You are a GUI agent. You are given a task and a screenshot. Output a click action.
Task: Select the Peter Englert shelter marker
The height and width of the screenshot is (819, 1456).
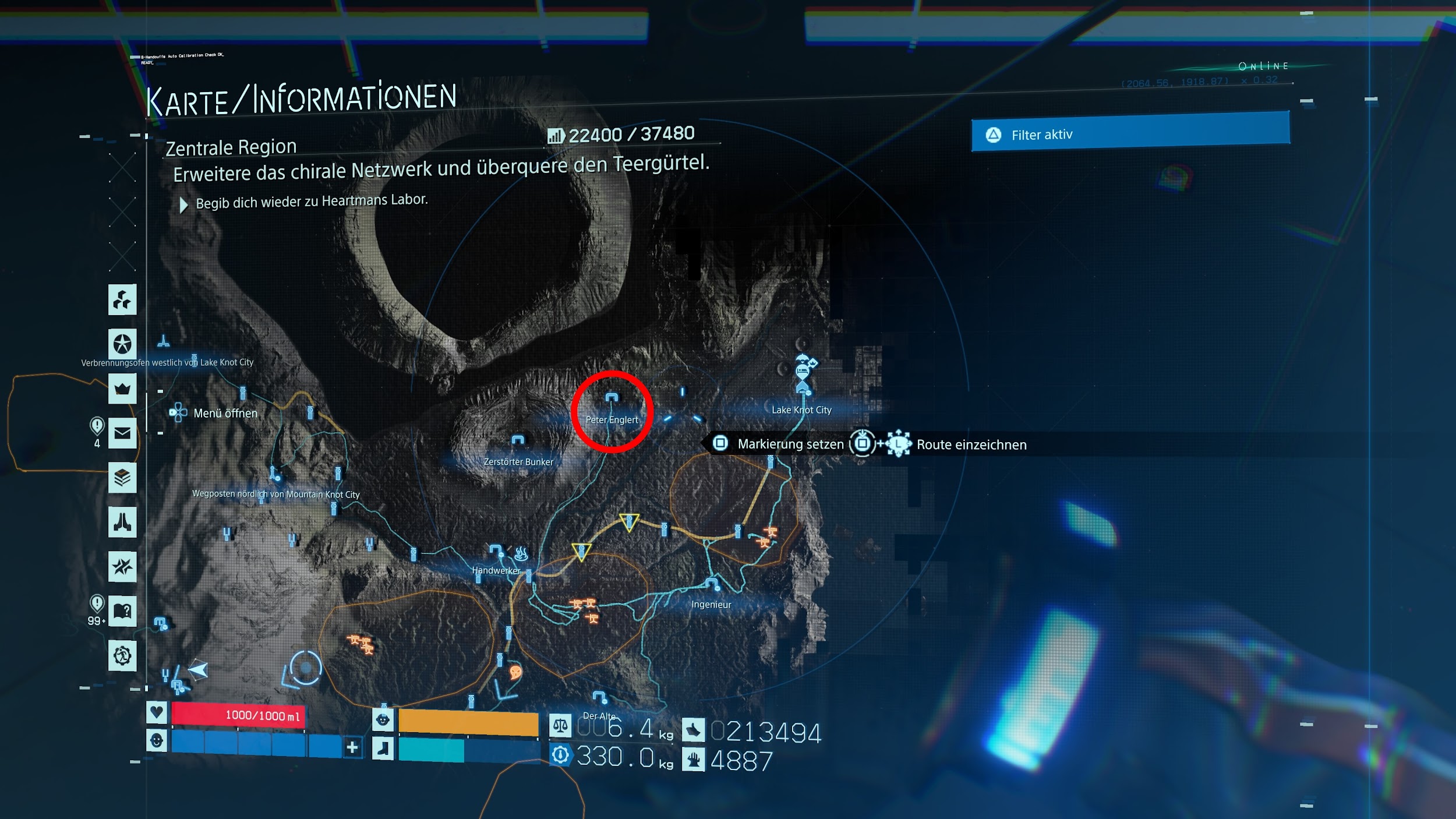pos(612,398)
